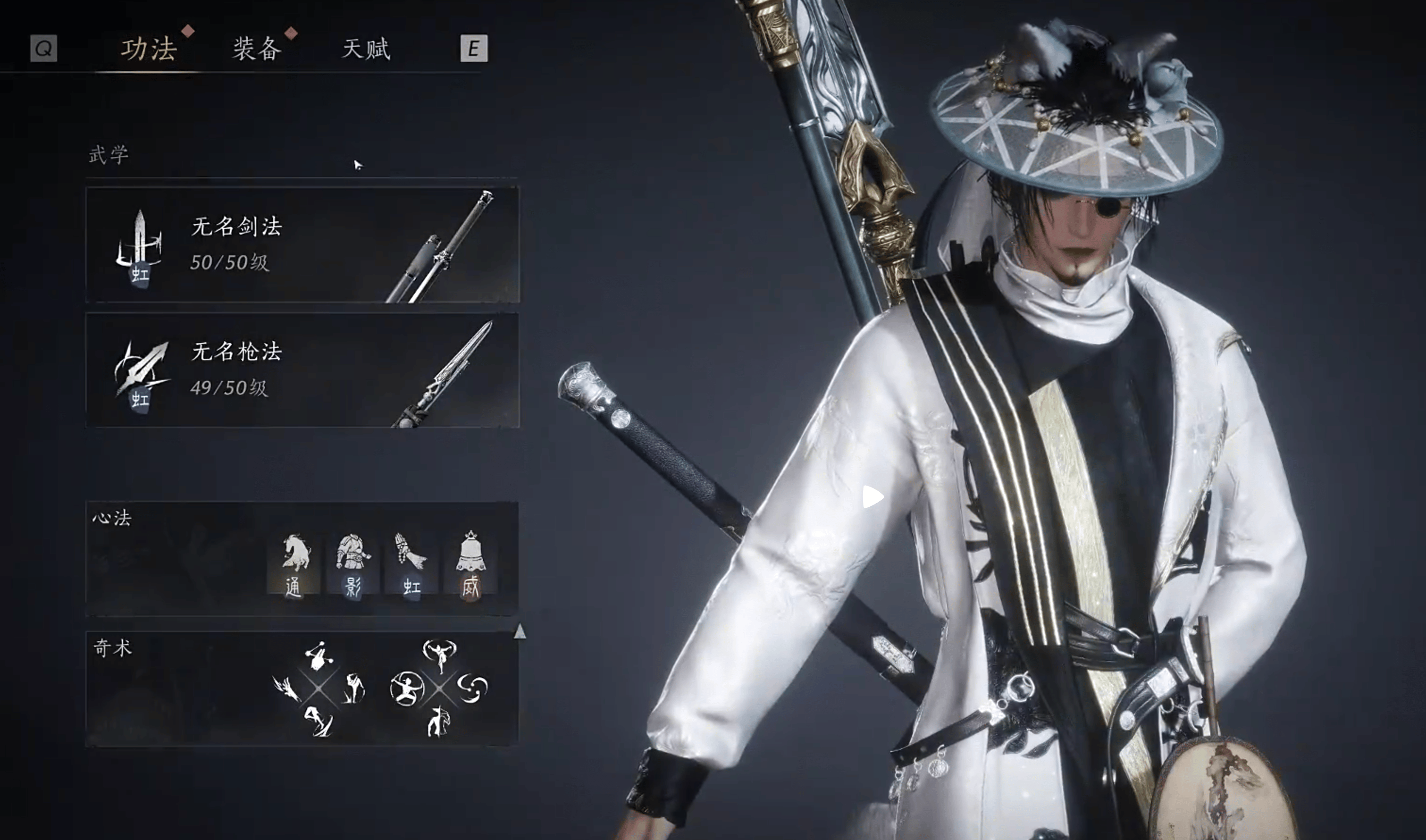Image resolution: width=1426 pixels, height=840 pixels.
Task: Select the 天赋 talents tab
Action: tap(366, 49)
